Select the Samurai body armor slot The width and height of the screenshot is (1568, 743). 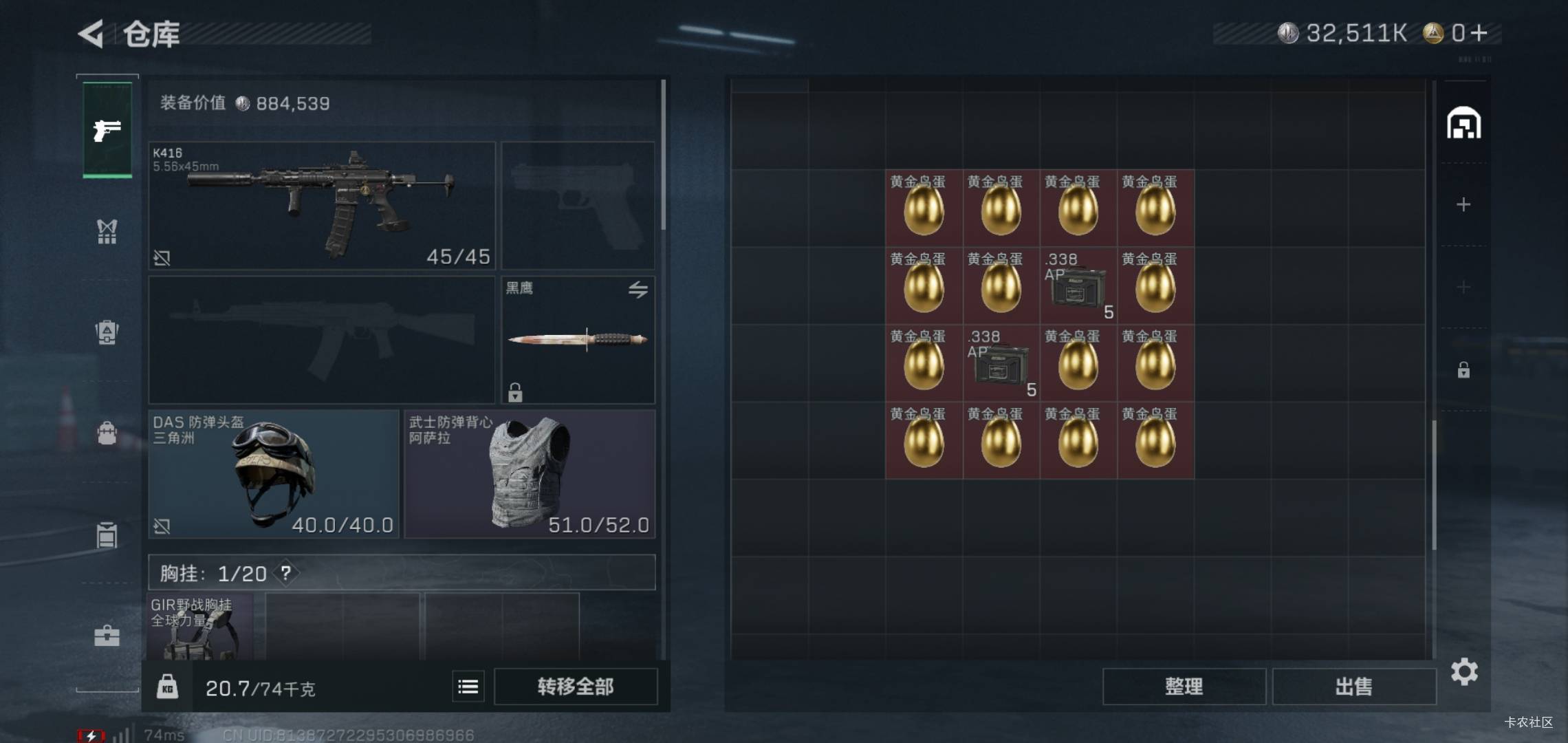(530, 474)
